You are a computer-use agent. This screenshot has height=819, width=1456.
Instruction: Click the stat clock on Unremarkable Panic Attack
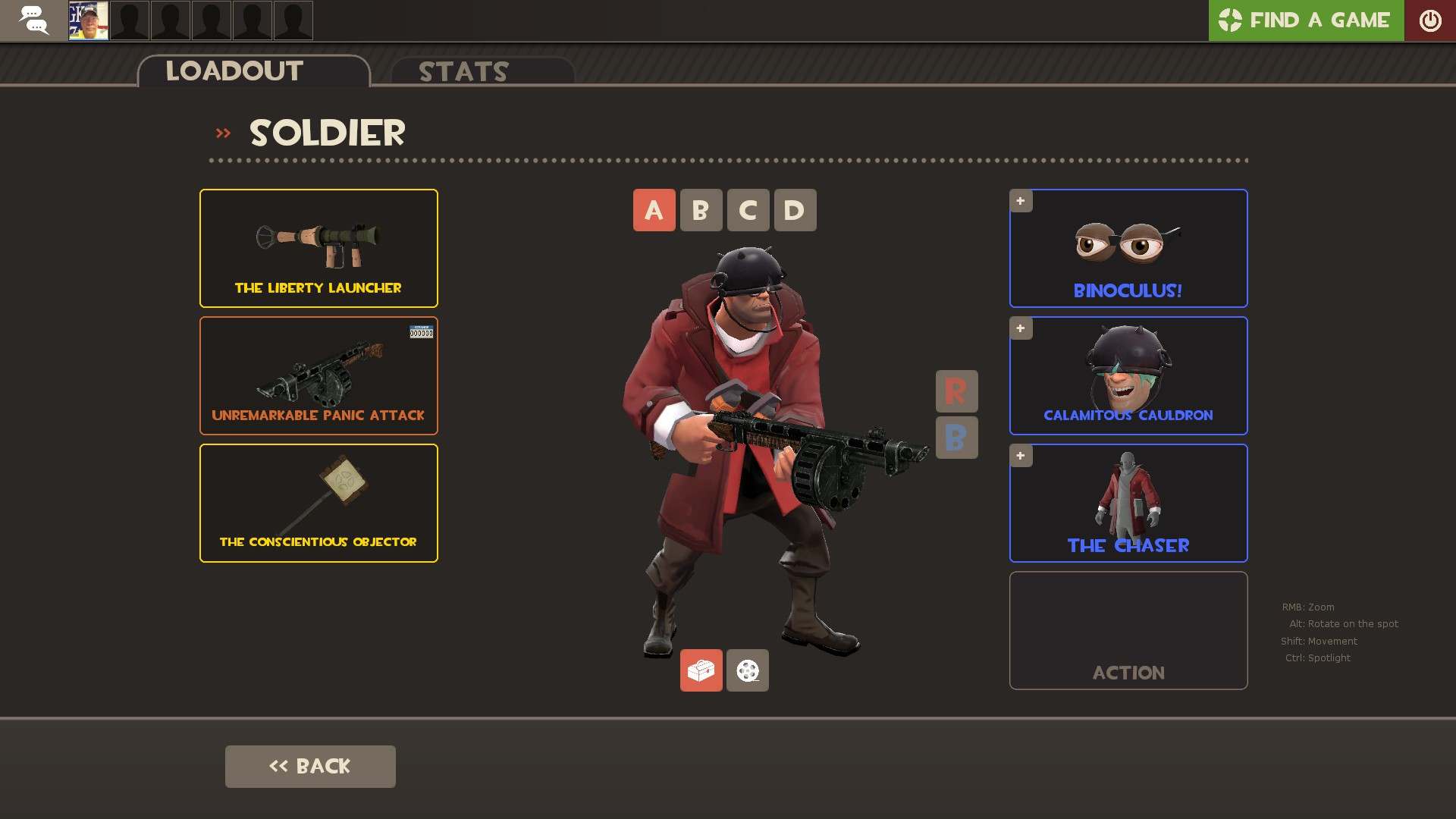tap(422, 331)
